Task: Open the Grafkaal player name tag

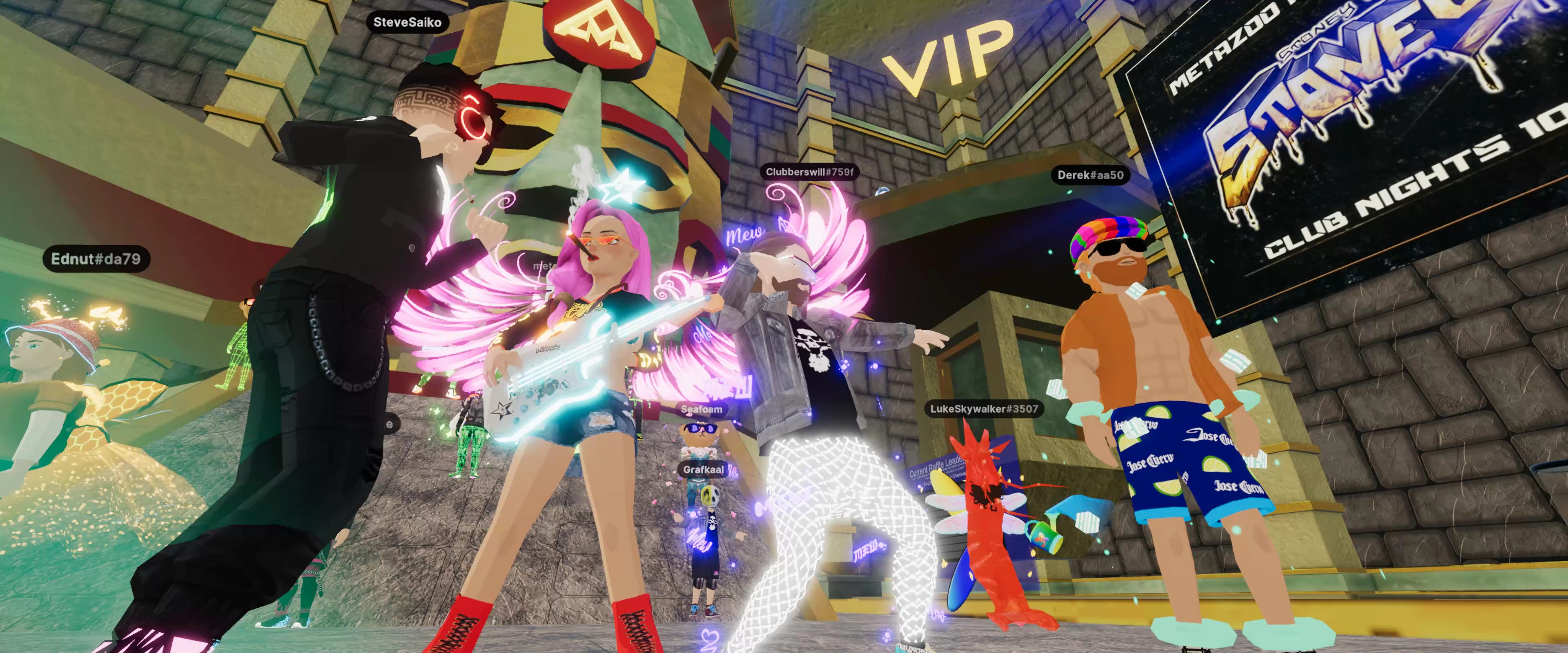Action: (703, 469)
